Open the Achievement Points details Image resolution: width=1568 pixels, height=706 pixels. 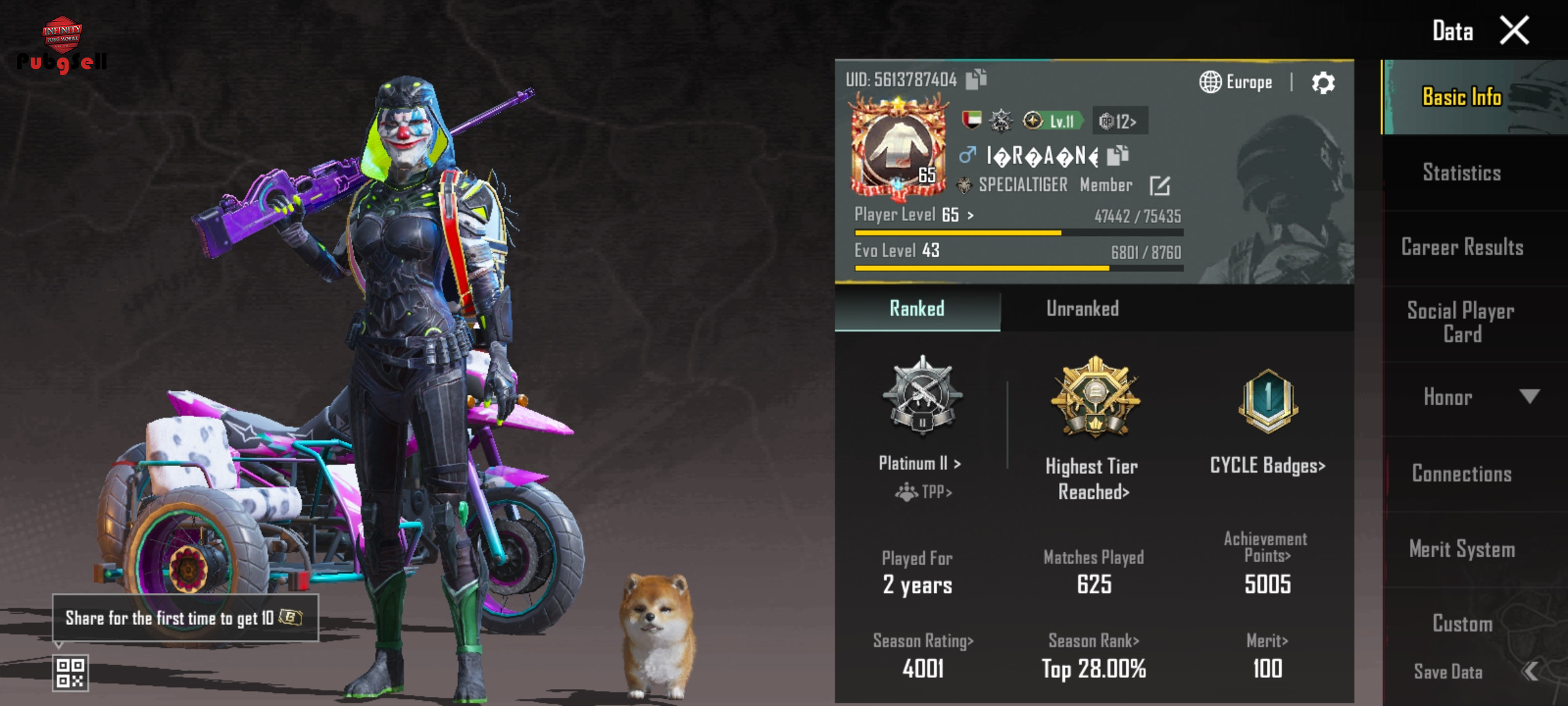click(x=1266, y=547)
